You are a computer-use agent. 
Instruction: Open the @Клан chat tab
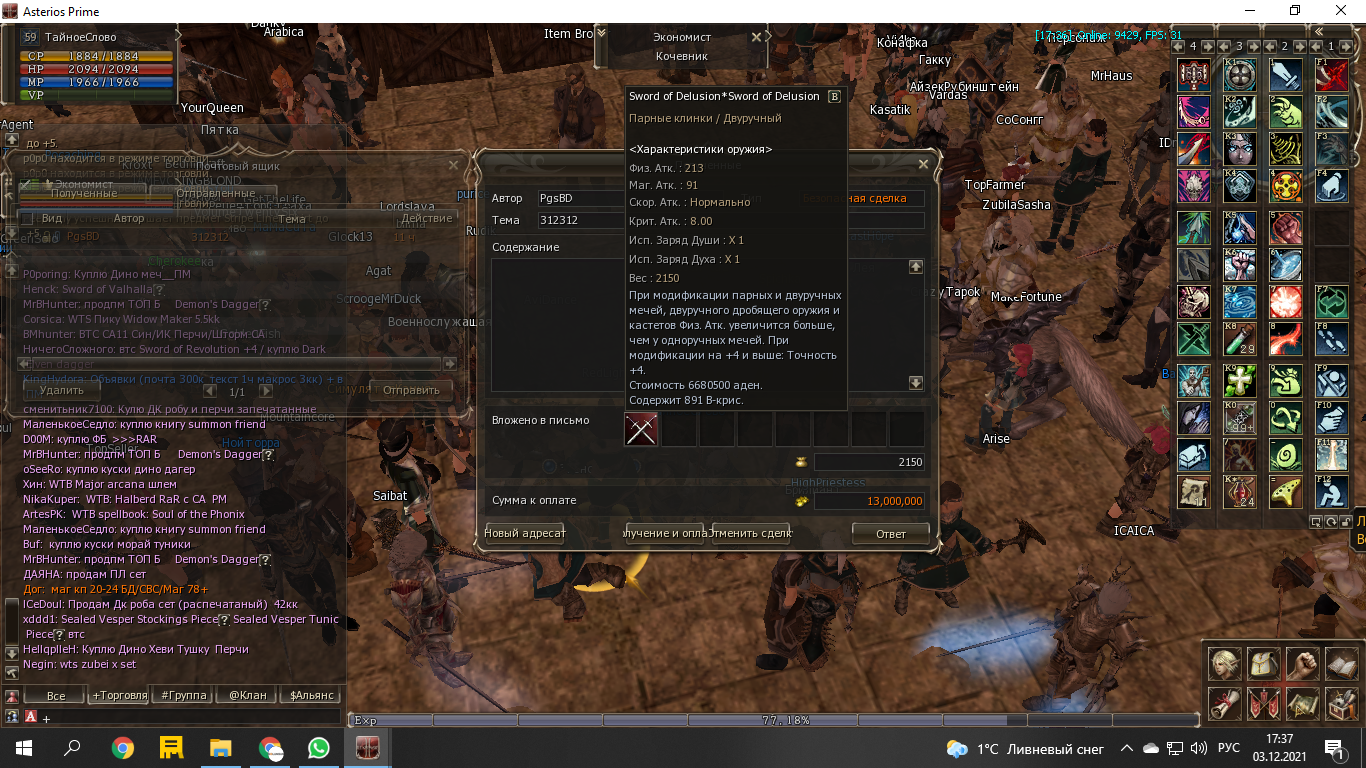(x=248, y=695)
